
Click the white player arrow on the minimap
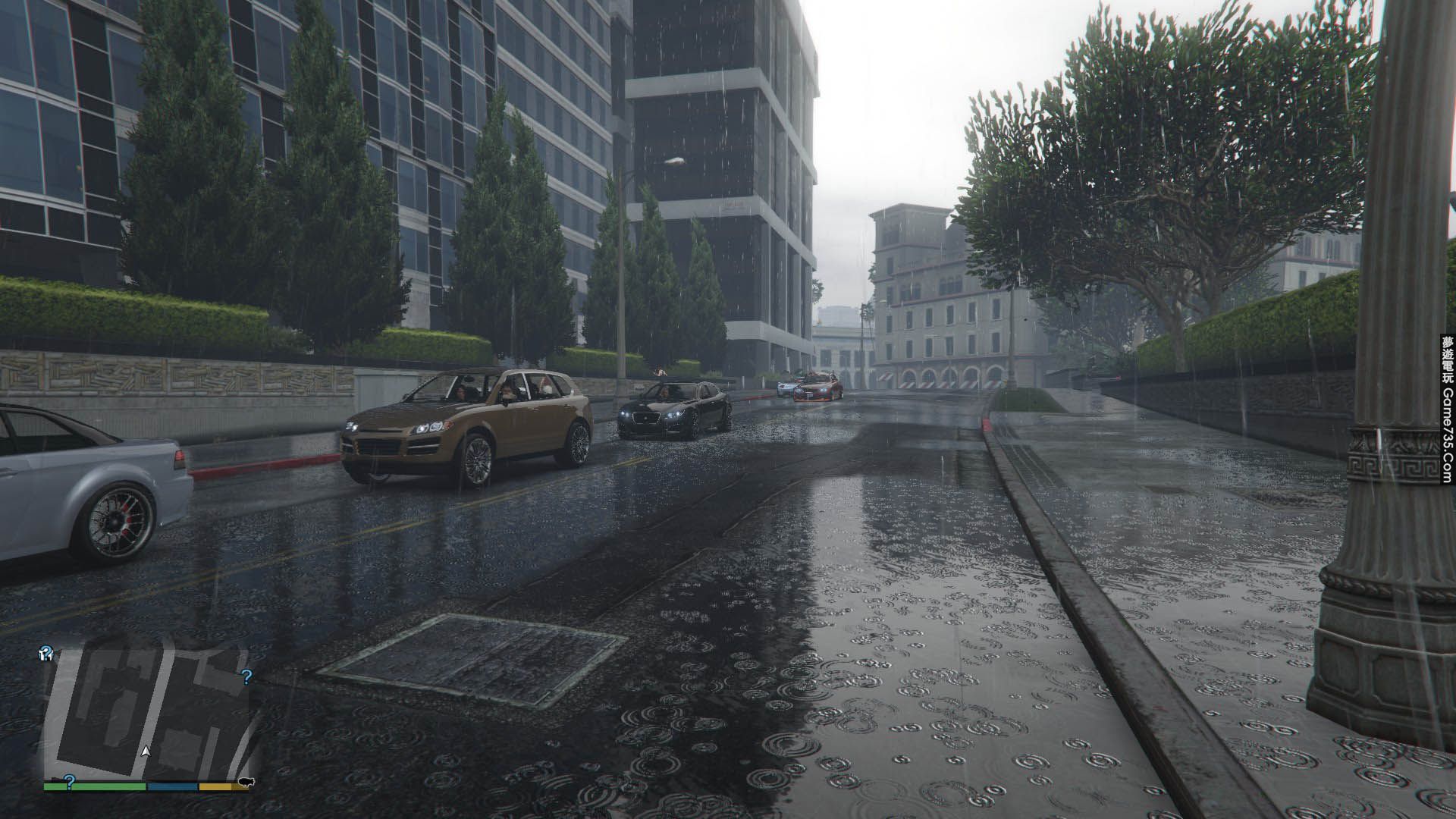tap(146, 751)
